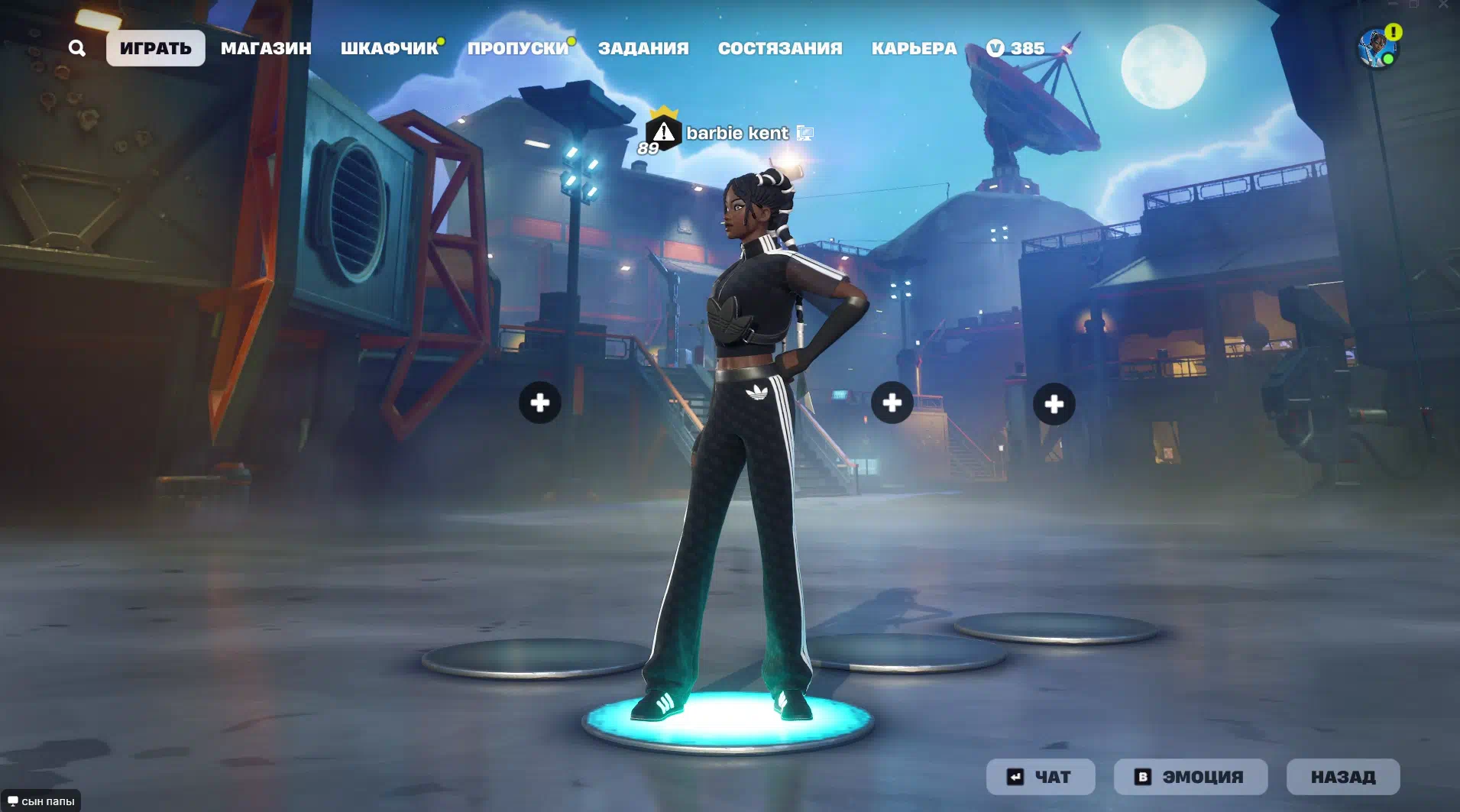Viewport: 1460px width, 812px height.
Task: Open the КАРЬЕРА tab
Action: [x=914, y=48]
